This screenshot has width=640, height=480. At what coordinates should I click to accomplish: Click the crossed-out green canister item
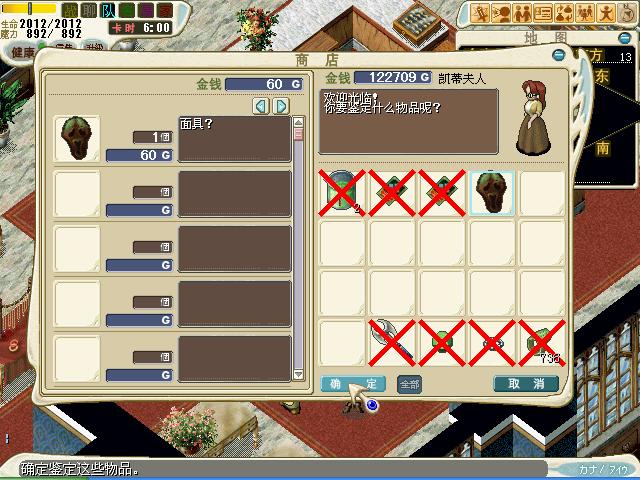(343, 191)
